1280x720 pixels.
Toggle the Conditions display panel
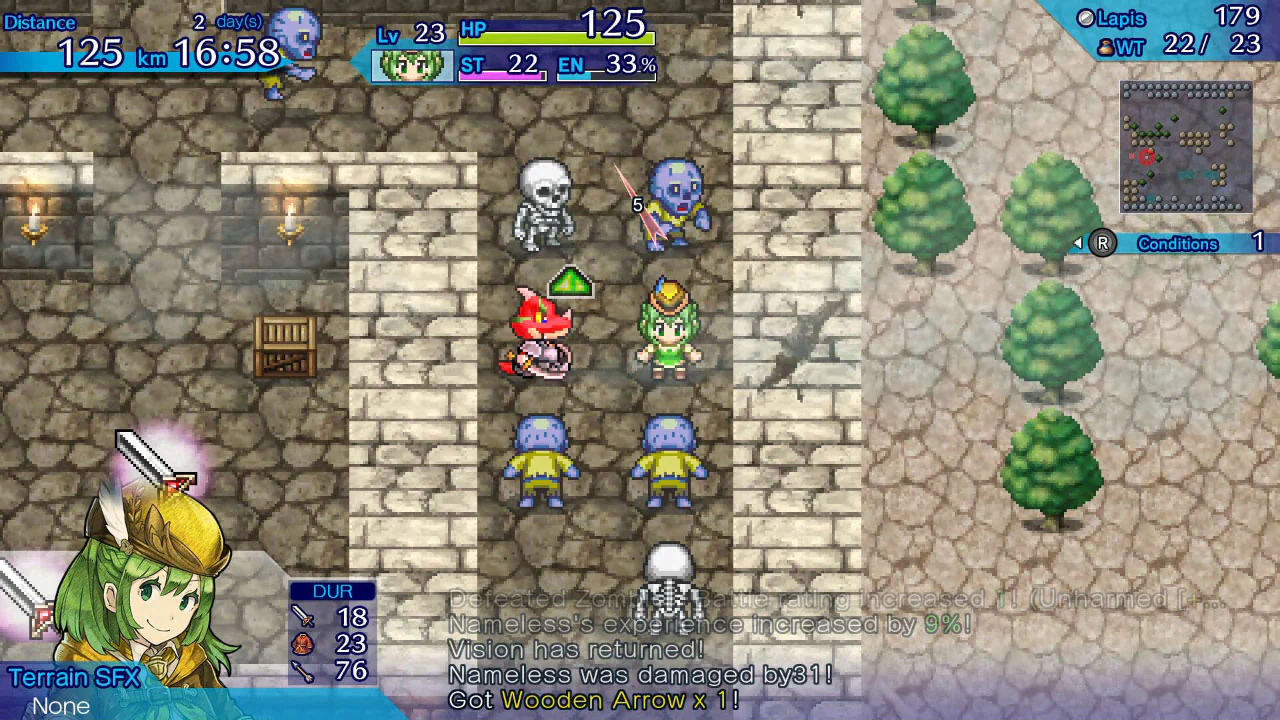coord(1178,243)
